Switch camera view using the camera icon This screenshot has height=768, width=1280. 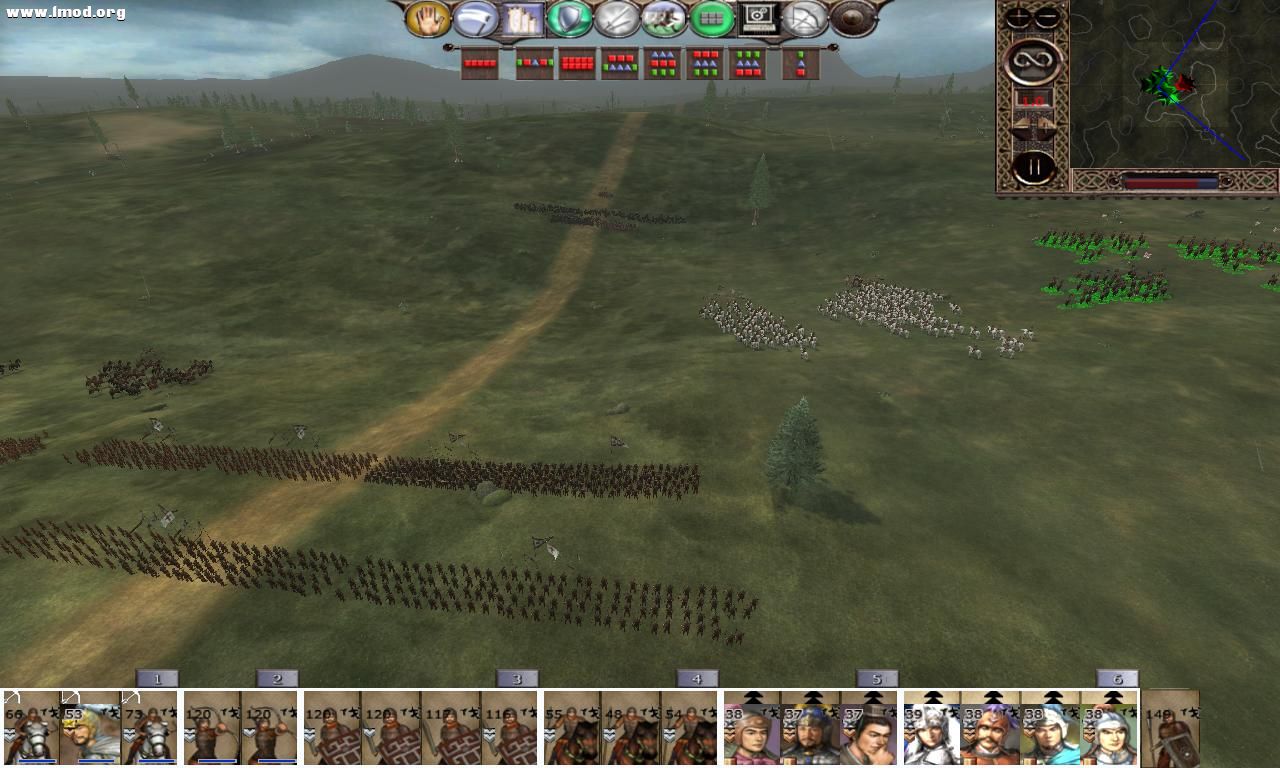click(x=758, y=18)
